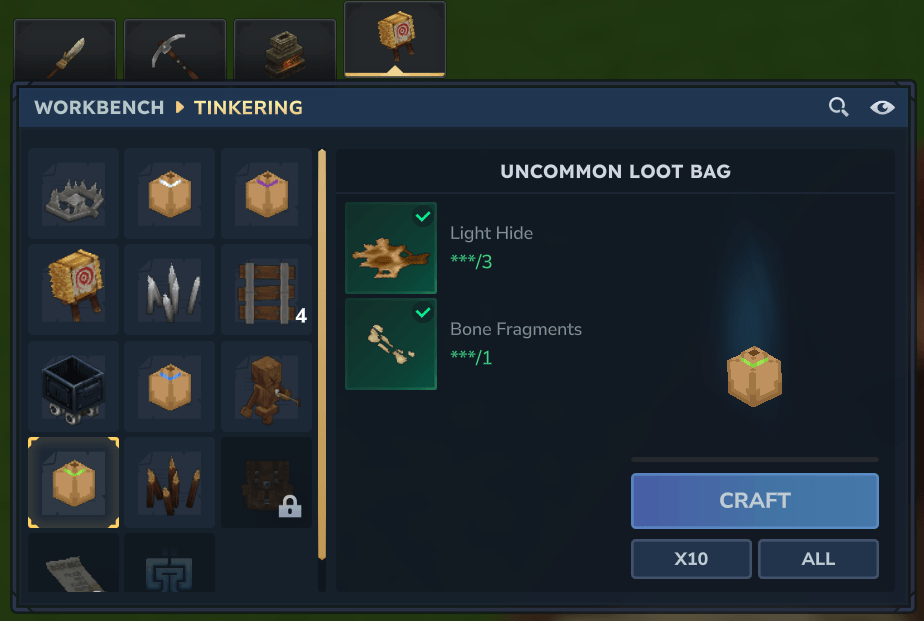Click the Light Hide ingredient icon

[x=391, y=248]
